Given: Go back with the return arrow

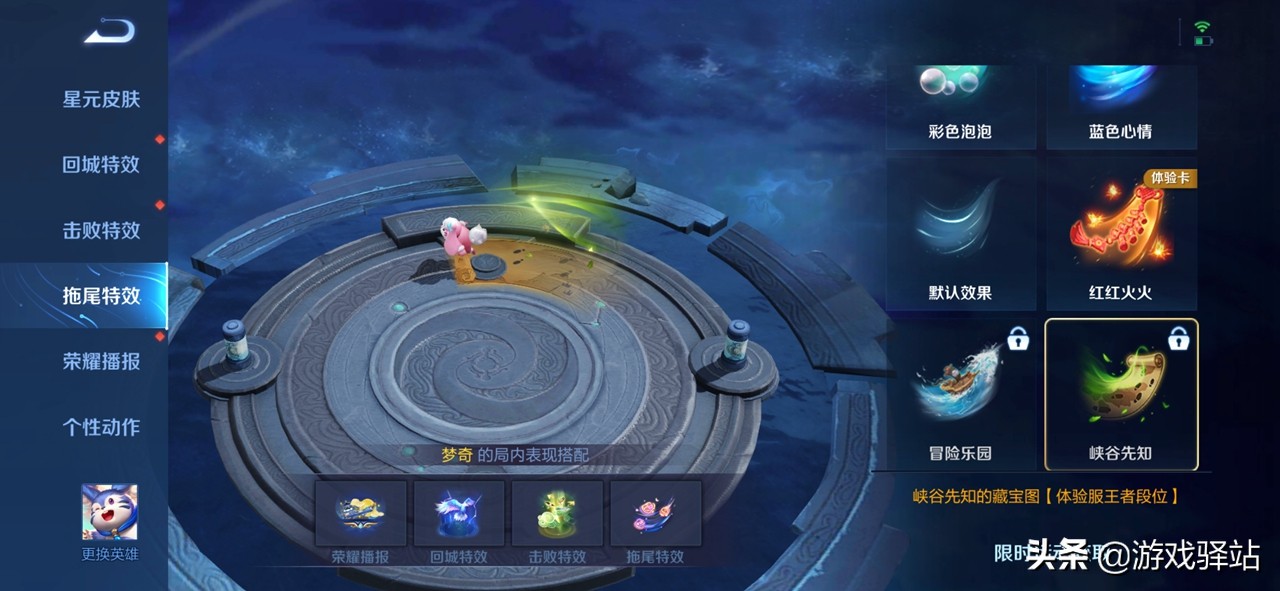Looking at the screenshot, I should coord(109,32).
